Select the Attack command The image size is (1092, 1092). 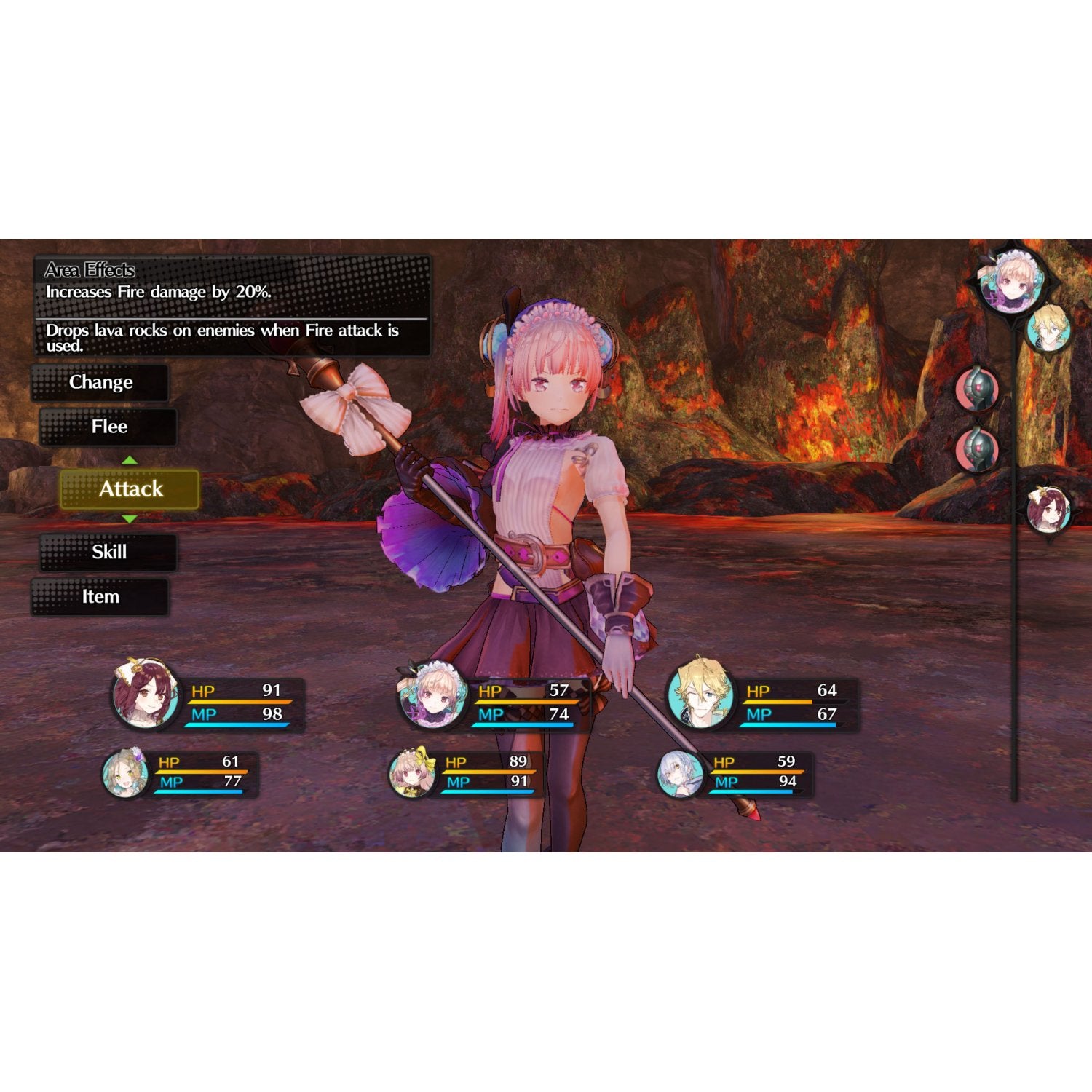click(x=131, y=490)
